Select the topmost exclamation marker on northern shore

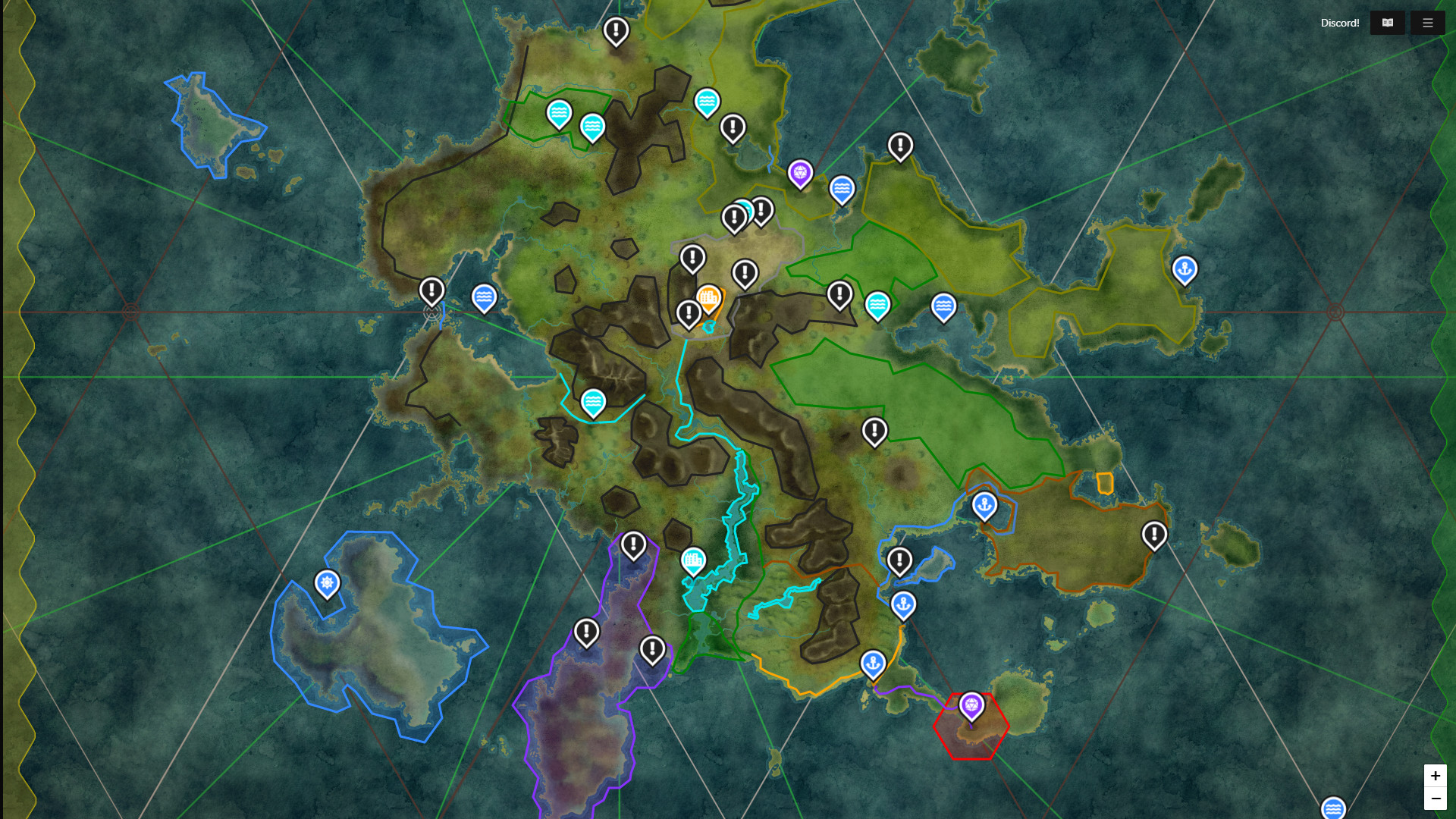(x=616, y=30)
